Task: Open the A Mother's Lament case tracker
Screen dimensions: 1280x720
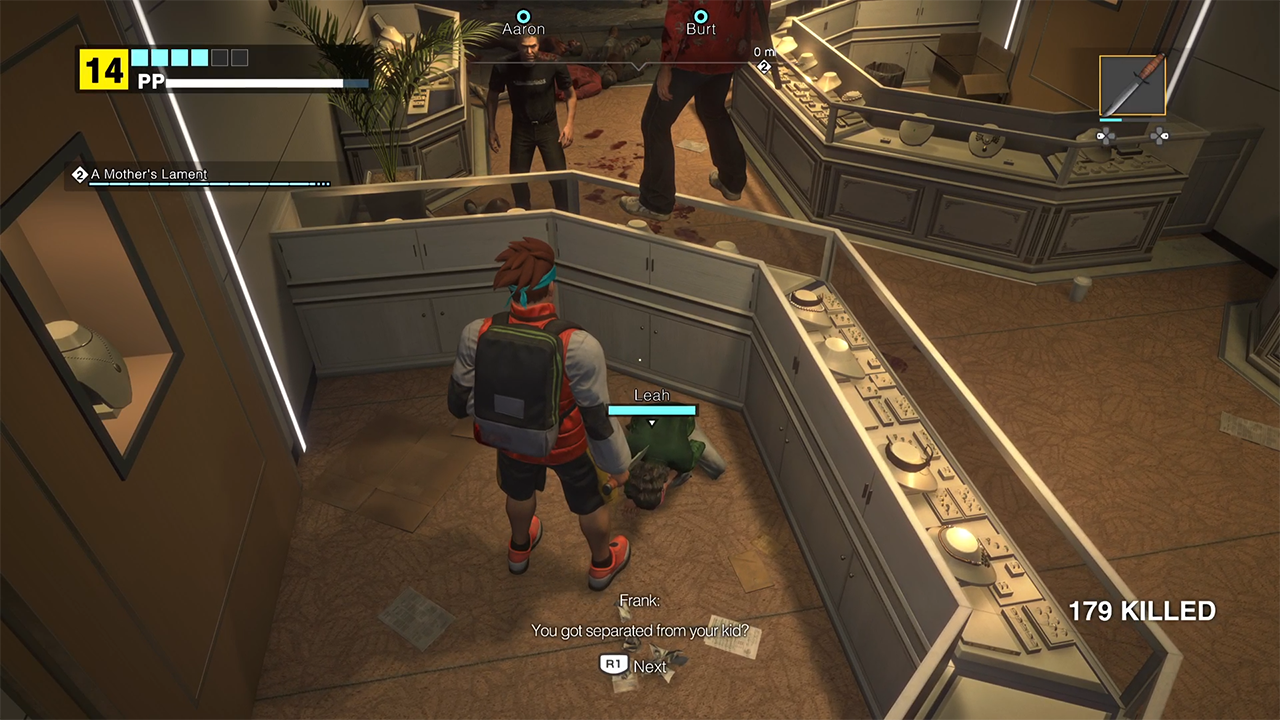Action: click(x=148, y=175)
